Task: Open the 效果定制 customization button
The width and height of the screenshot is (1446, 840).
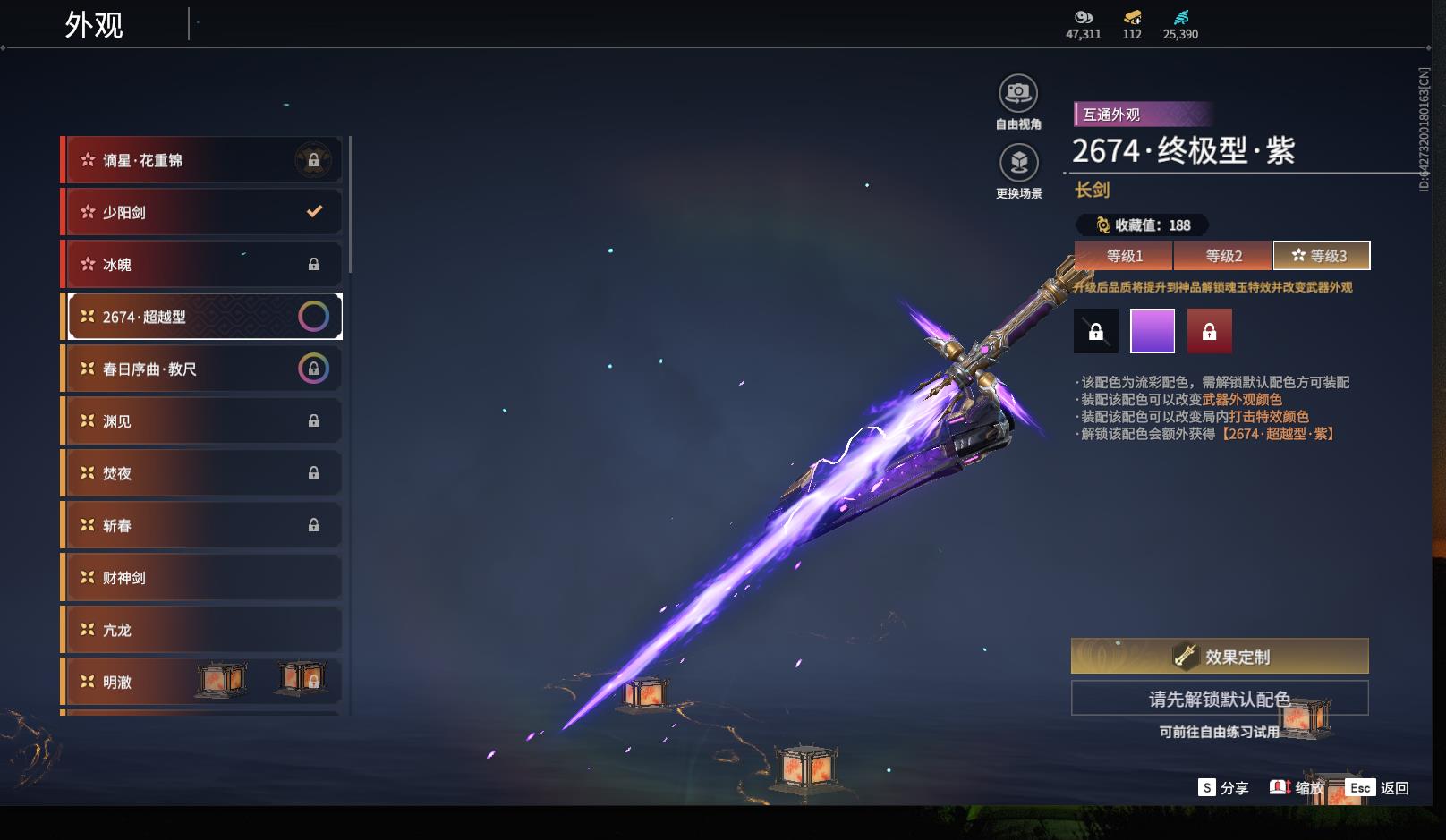Action: (x=1220, y=657)
